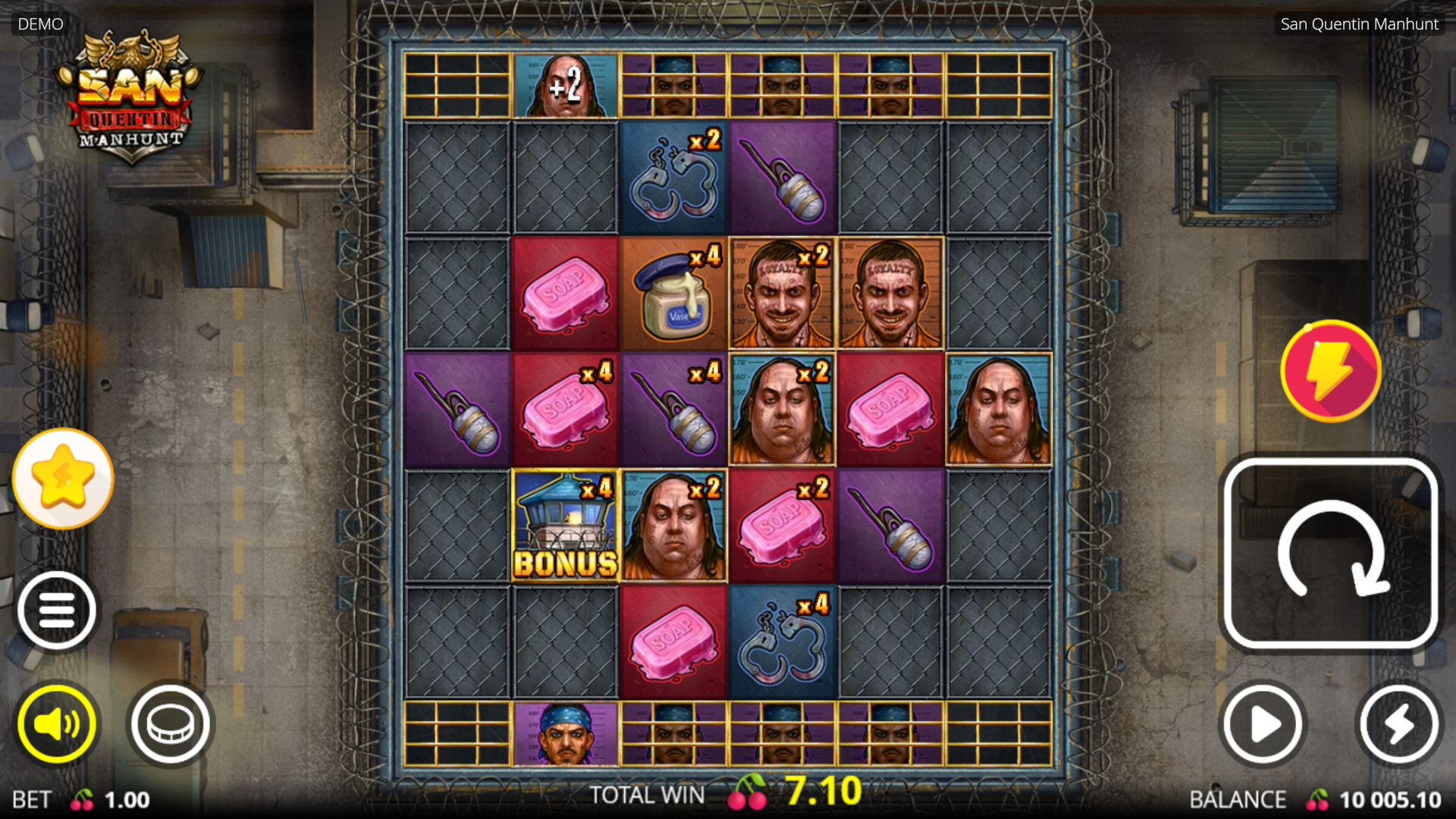Open the hamburger menu
This screenshot has height=819, width=1456.
(x=57, y=610)
